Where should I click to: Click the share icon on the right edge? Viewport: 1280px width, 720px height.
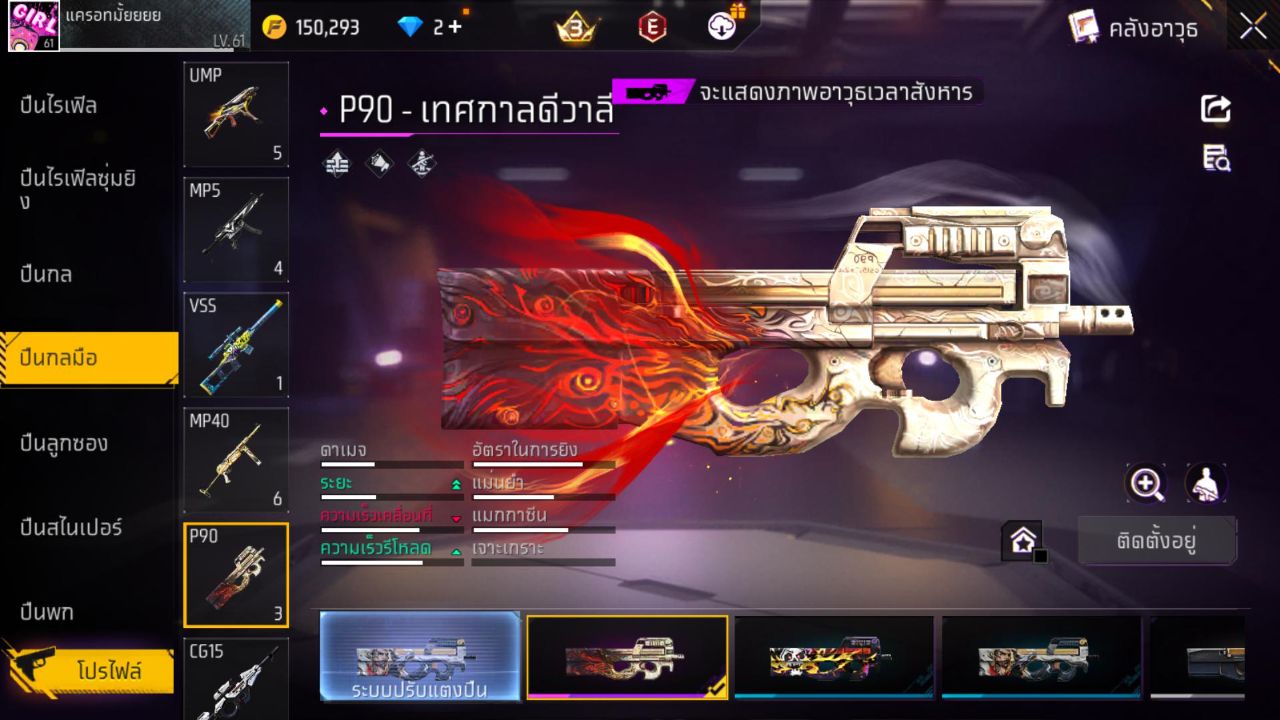(x=1215, y=109)
